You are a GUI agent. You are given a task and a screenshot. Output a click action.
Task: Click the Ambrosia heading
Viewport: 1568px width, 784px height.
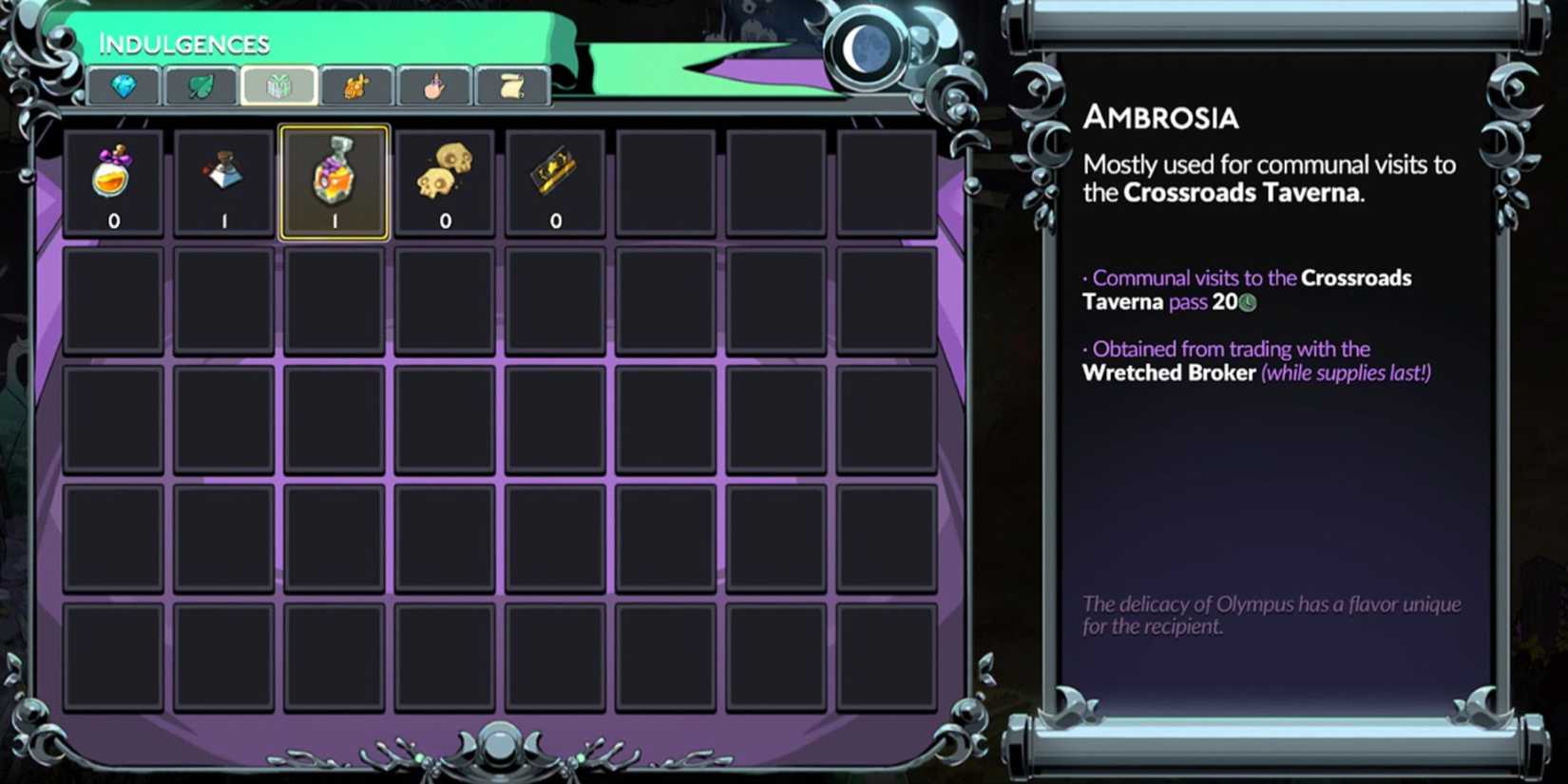pyautogui.click(x=1161, y=116)
